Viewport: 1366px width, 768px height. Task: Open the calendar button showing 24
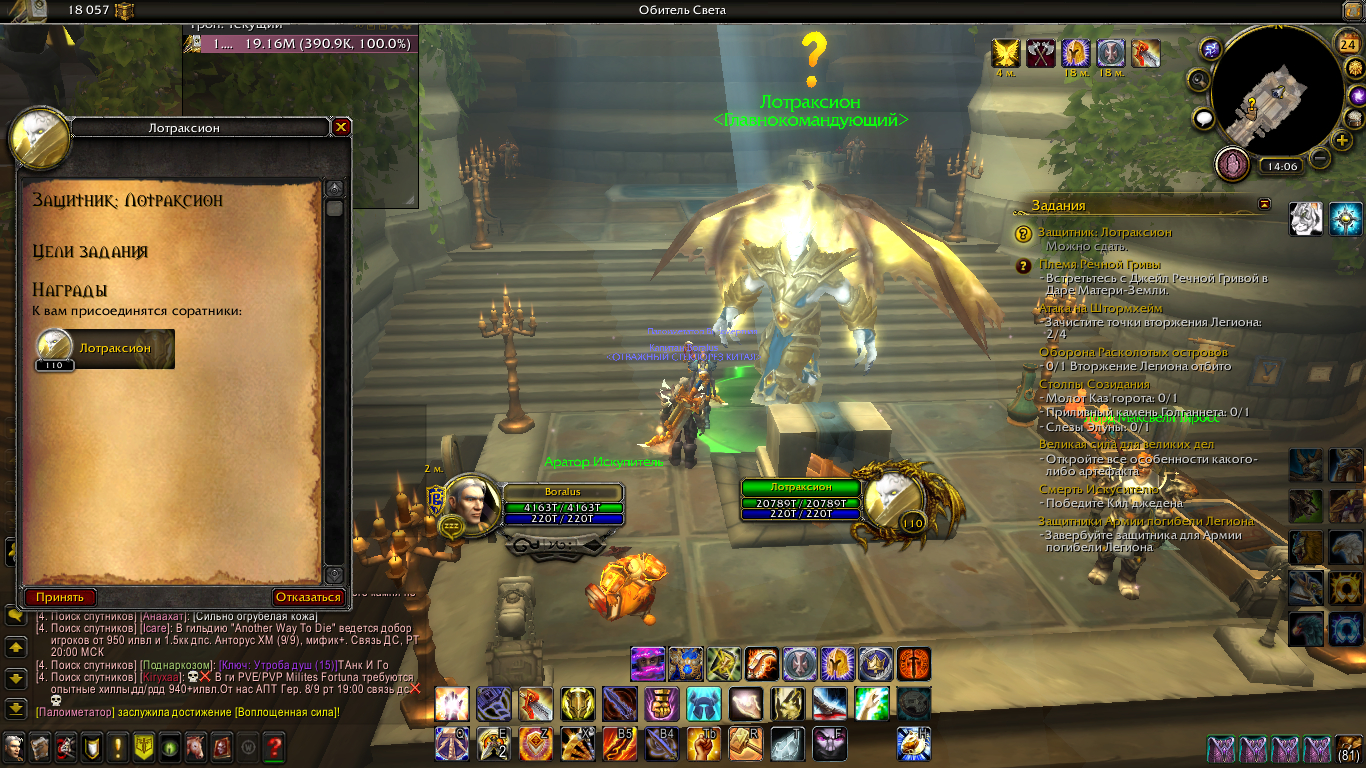tap(1346, 43)
